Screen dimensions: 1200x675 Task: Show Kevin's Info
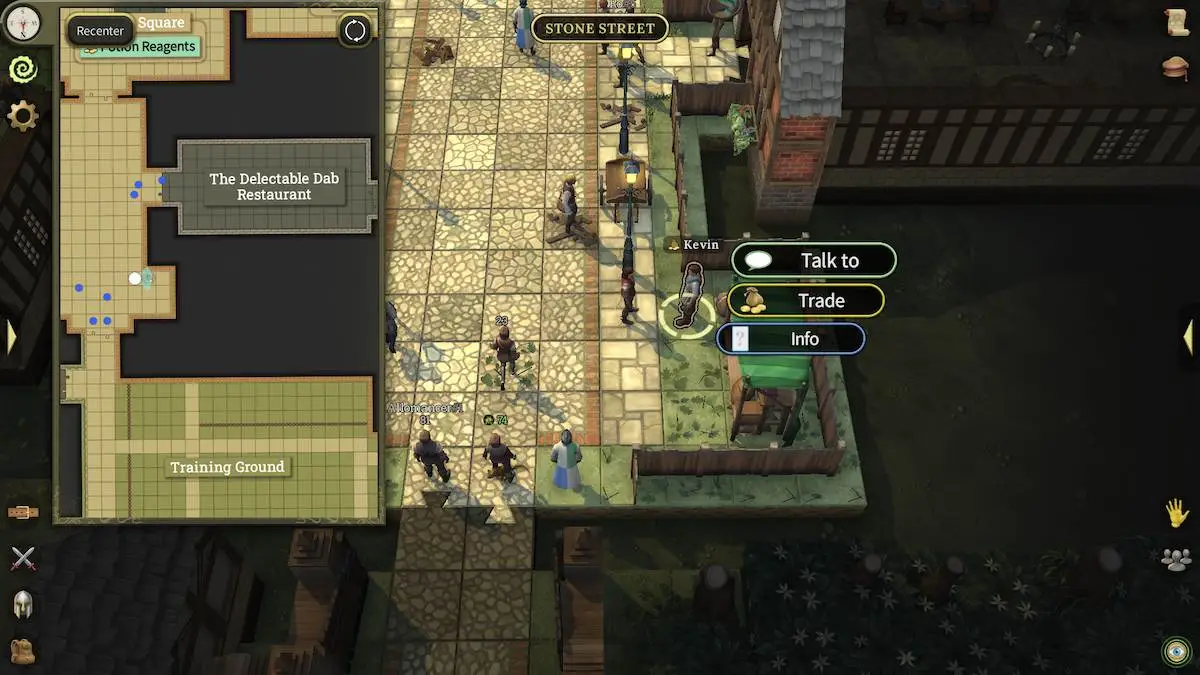tap(791, 339)
